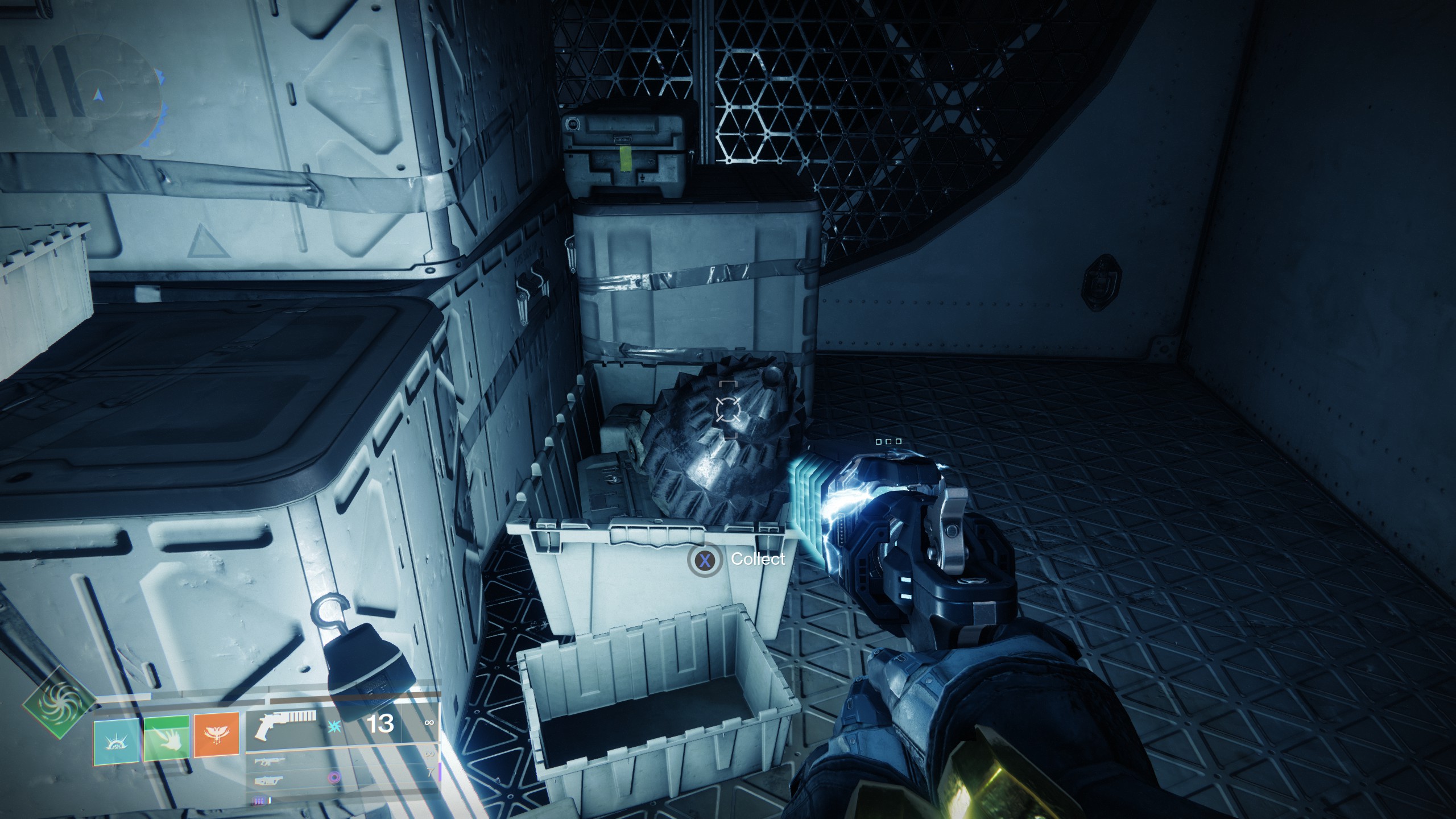Screen dimensions: 1456x819
Task: Select the blue grenade ability icon
Action: [117, 739]
